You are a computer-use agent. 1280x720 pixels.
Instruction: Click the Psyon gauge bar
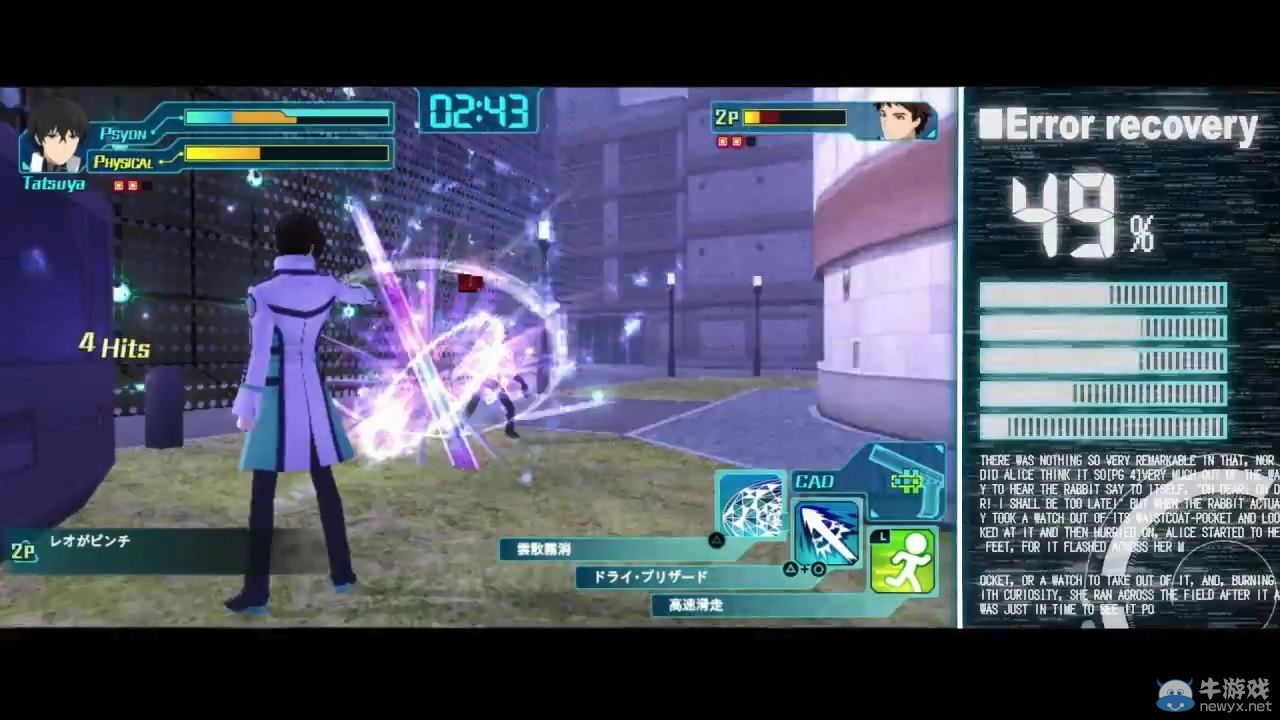(x=285, y=118)
